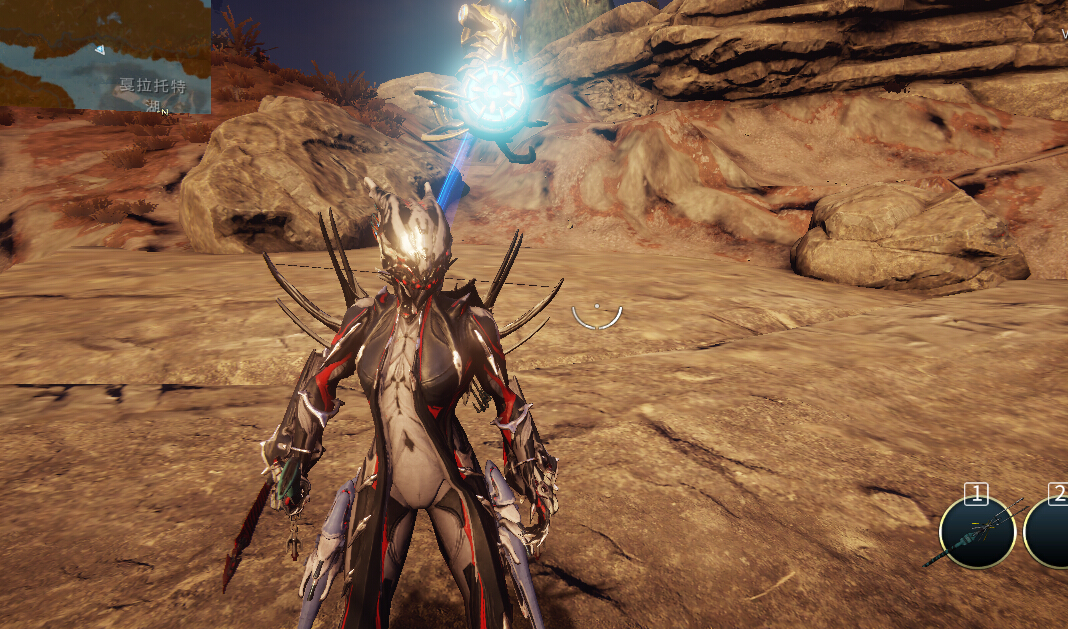The height and width of the screenshot is (629, 1068).
Task: Open the minimap showing Gara Toht Lake
Action: point(105,55)
